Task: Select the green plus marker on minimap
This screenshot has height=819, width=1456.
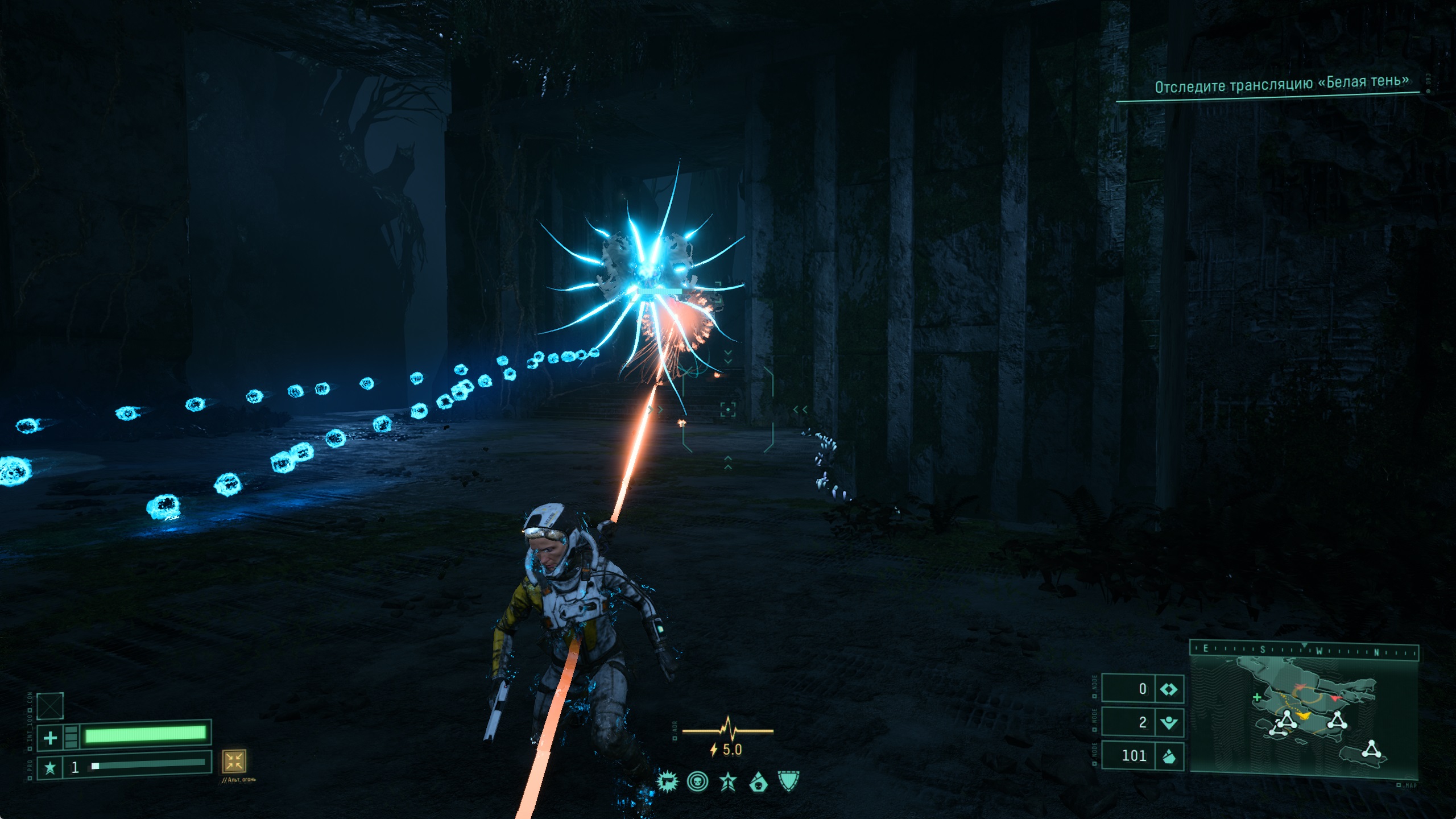Action: (x=1257, y=697)
